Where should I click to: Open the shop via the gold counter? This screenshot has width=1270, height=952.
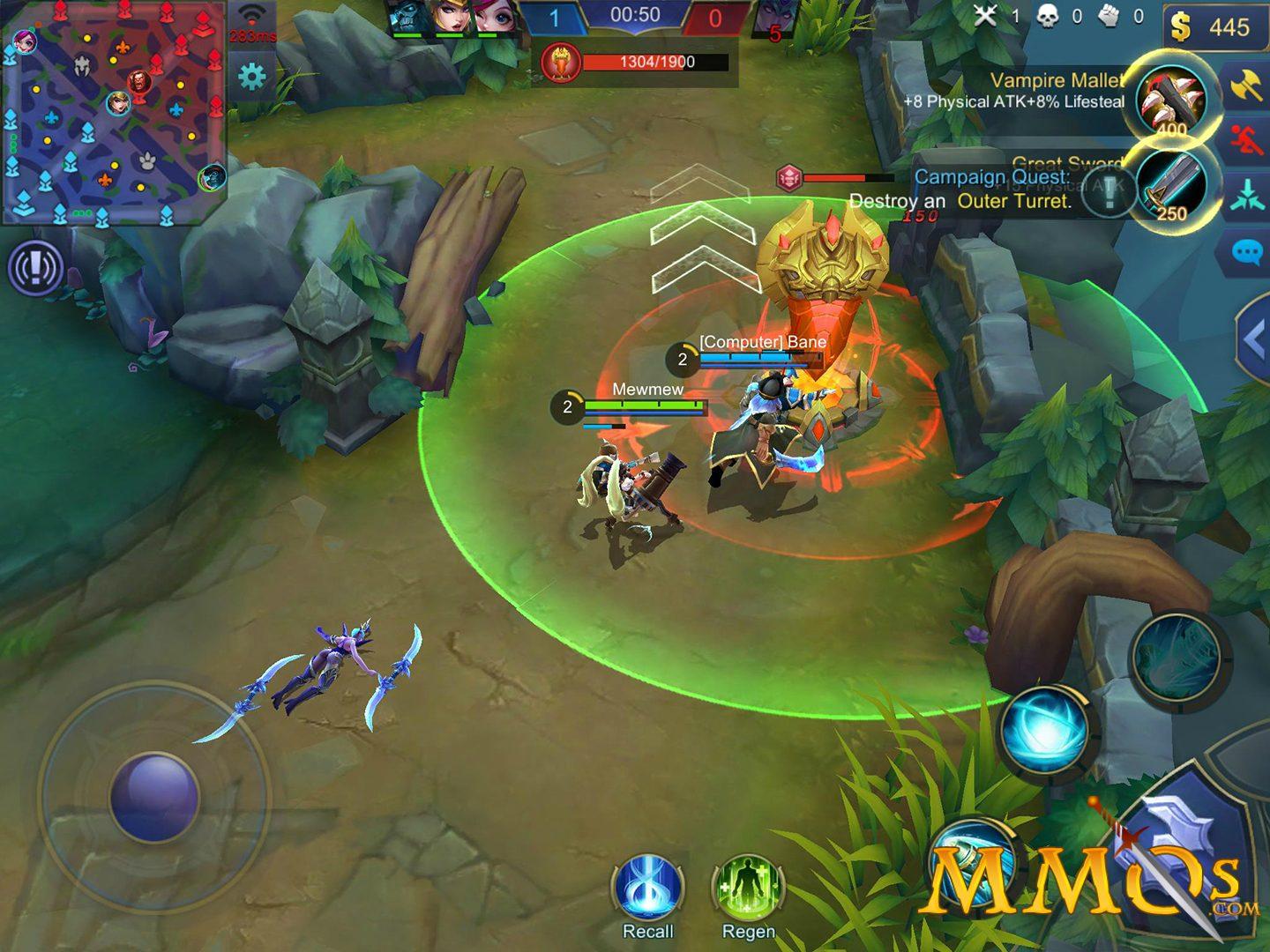(x=1214, y=27)
